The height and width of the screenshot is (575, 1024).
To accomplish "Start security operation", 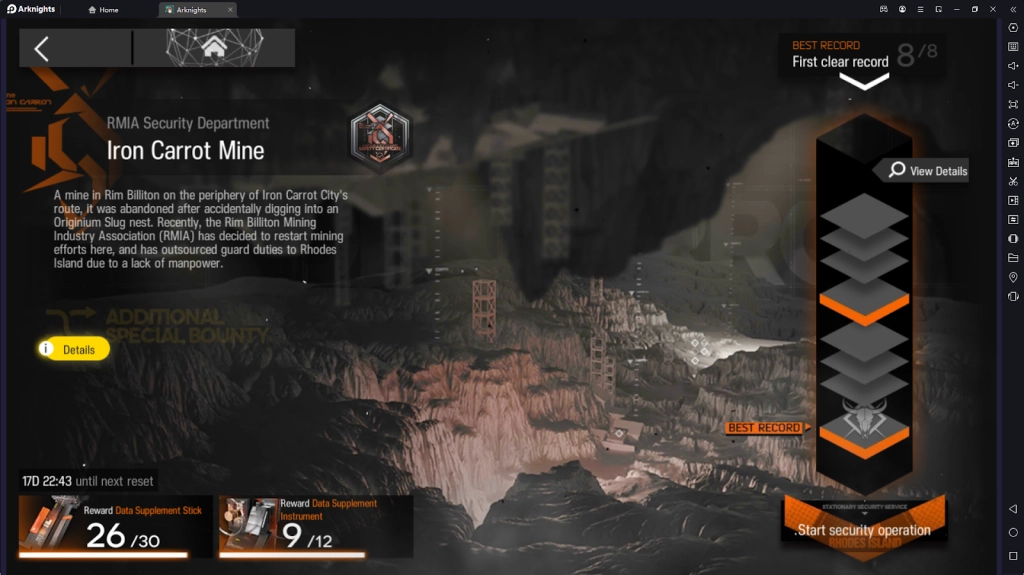I will (x=863, y=529).
